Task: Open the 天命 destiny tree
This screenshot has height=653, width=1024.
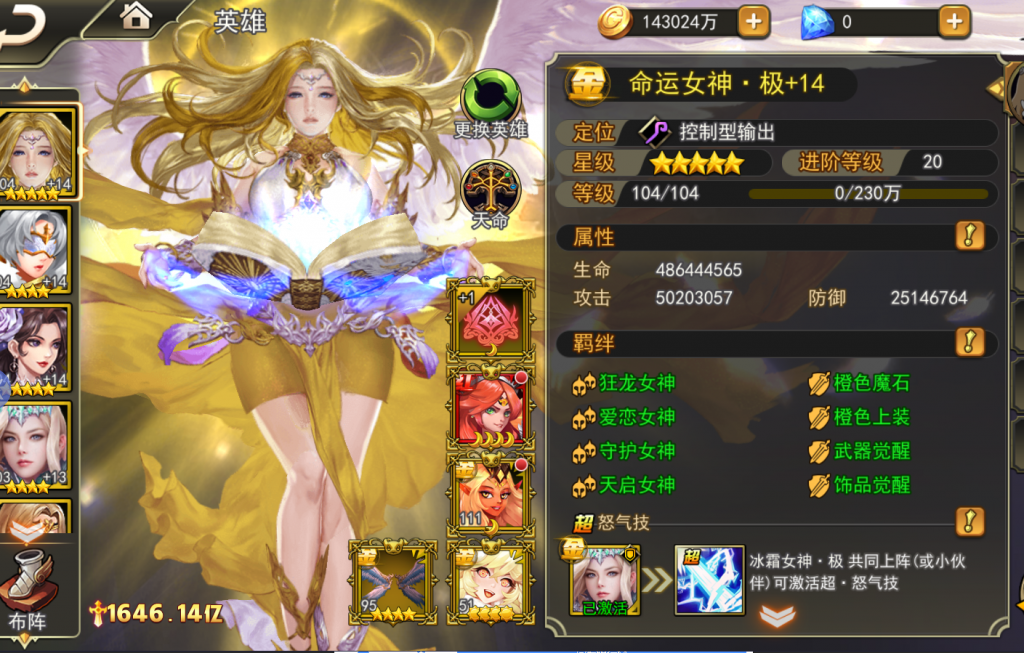Action: click(x=489, y=192)
